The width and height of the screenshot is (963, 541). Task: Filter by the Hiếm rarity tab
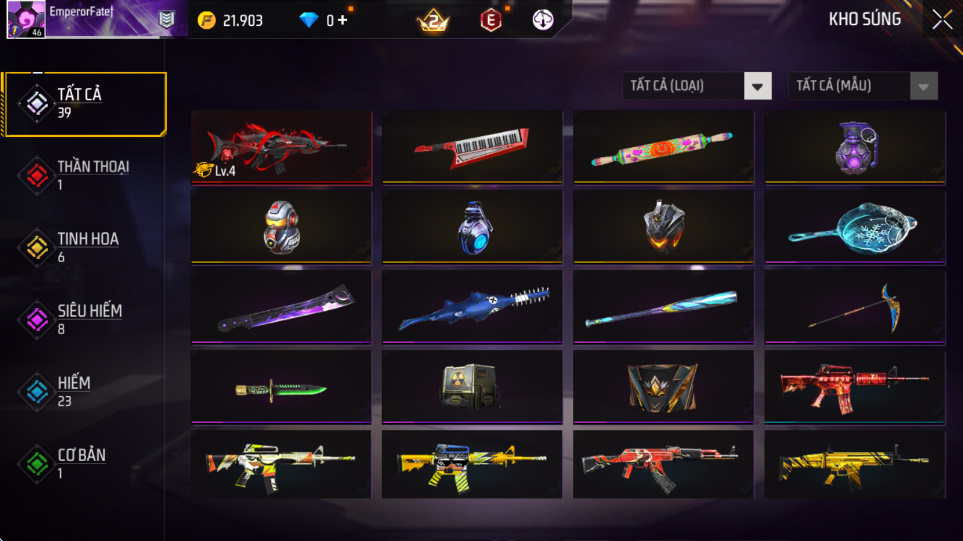pyautogui.click(x=84, y=391)
